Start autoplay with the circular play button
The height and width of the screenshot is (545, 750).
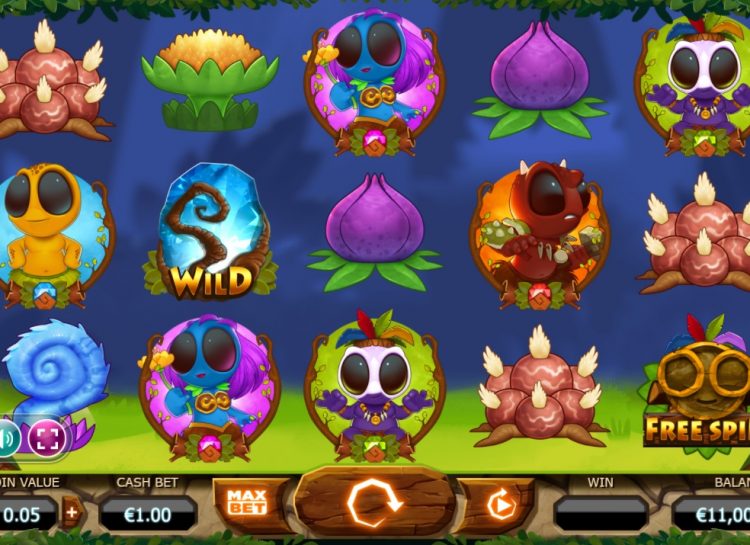click(x=499, y=506)
